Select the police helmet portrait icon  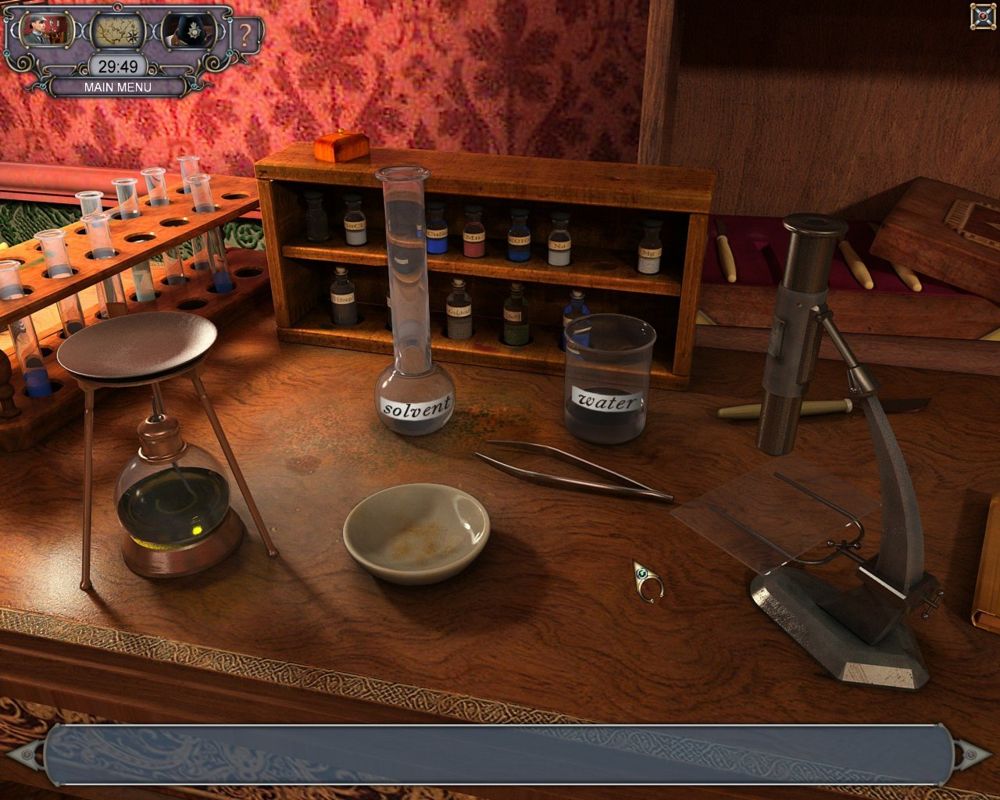coord(188,31)
